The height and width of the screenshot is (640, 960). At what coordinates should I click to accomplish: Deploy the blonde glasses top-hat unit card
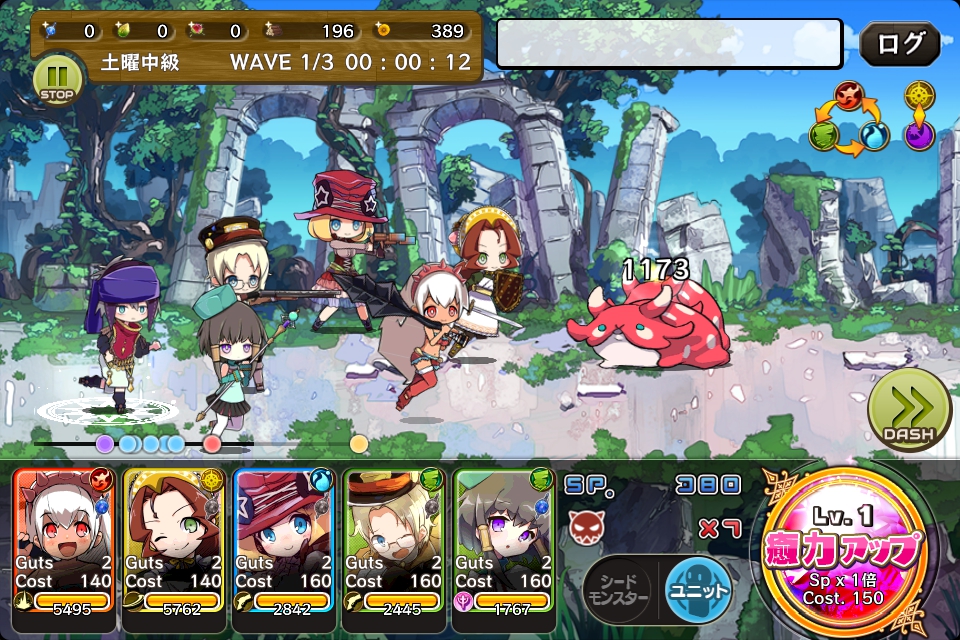(393, 538)
